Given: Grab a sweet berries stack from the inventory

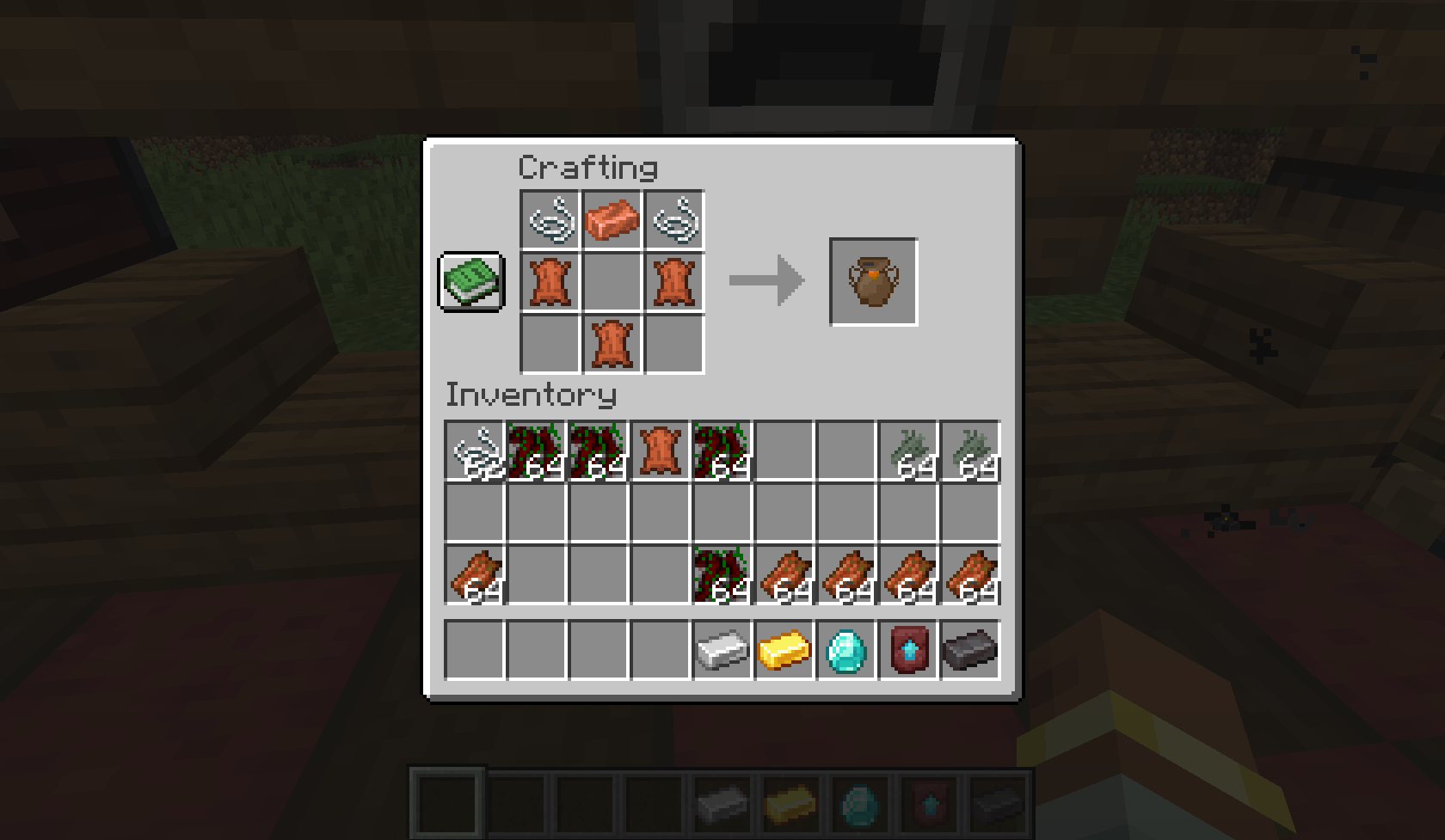Looking at the screenshot, I should (536, 449).
